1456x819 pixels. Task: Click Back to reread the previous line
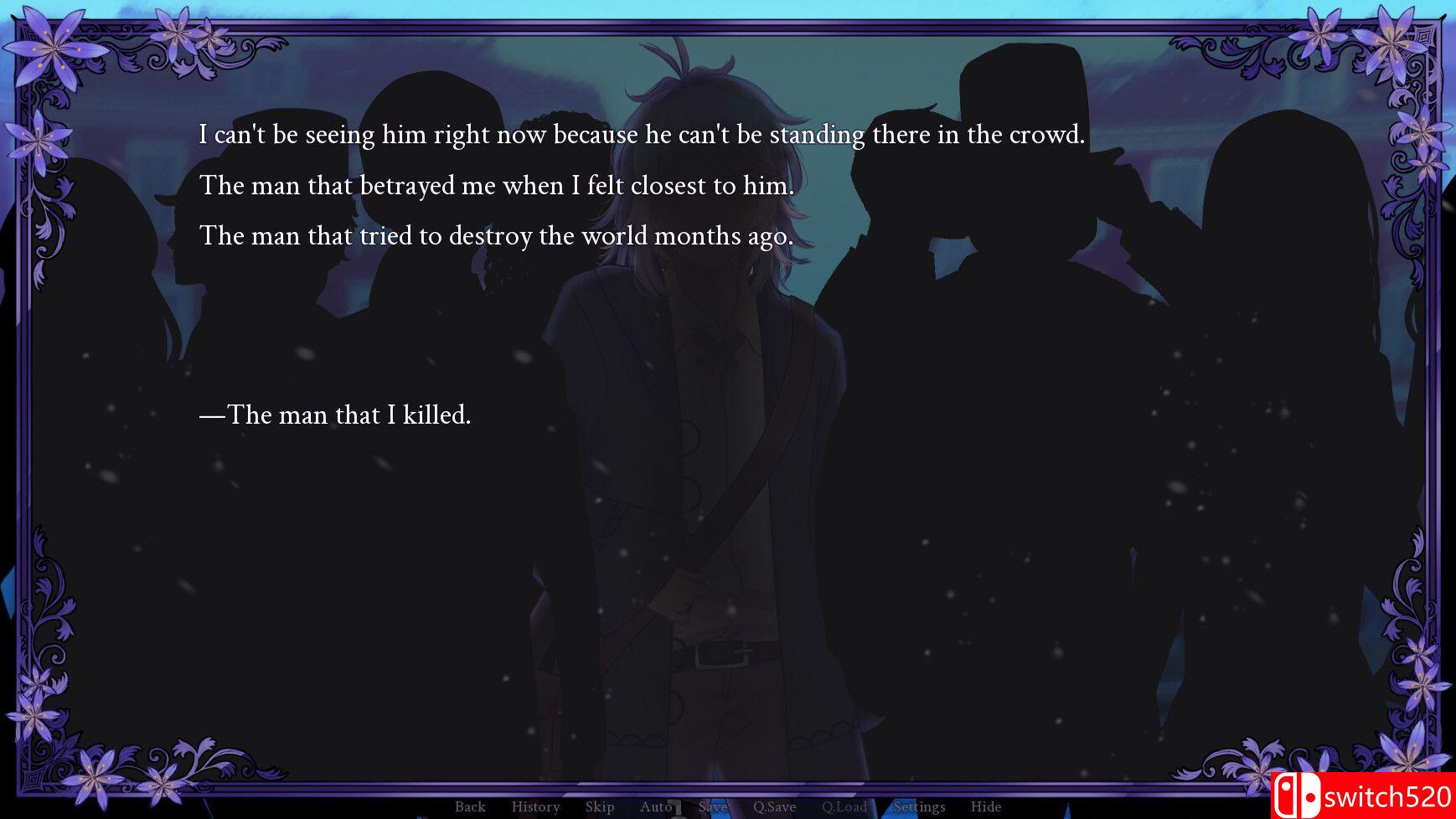click(469, 806)
